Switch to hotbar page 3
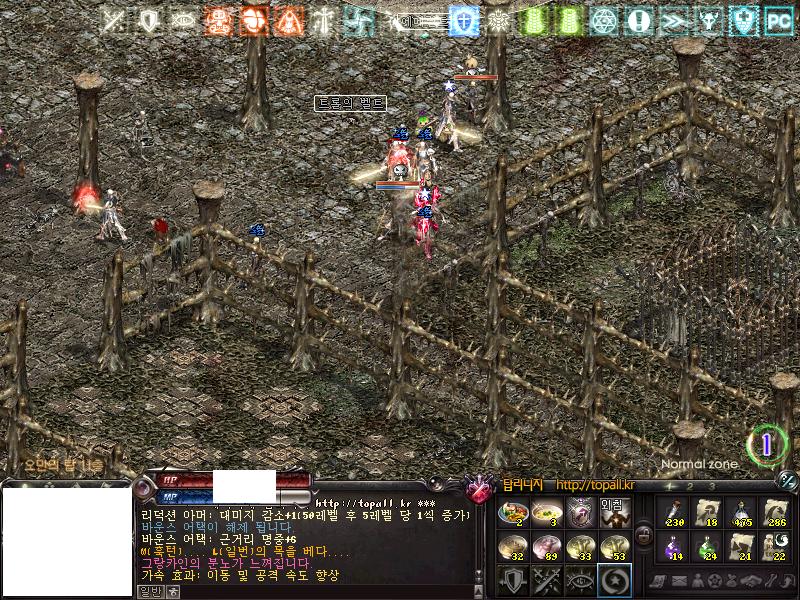The width and height of the screenshot is (800, 600). 711,486
